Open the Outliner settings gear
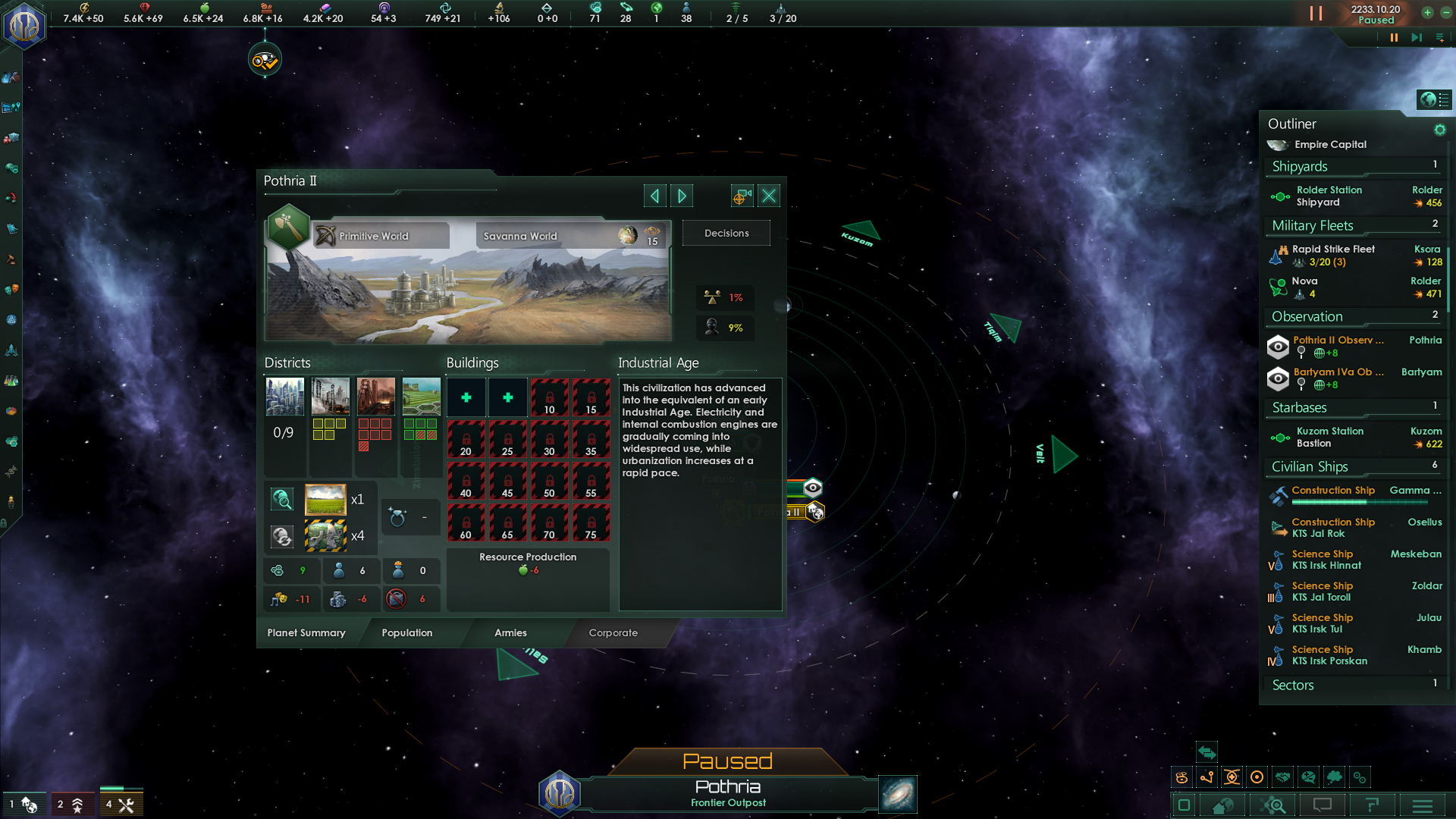Screen dimensions: 1456x819 (1439, 130)
